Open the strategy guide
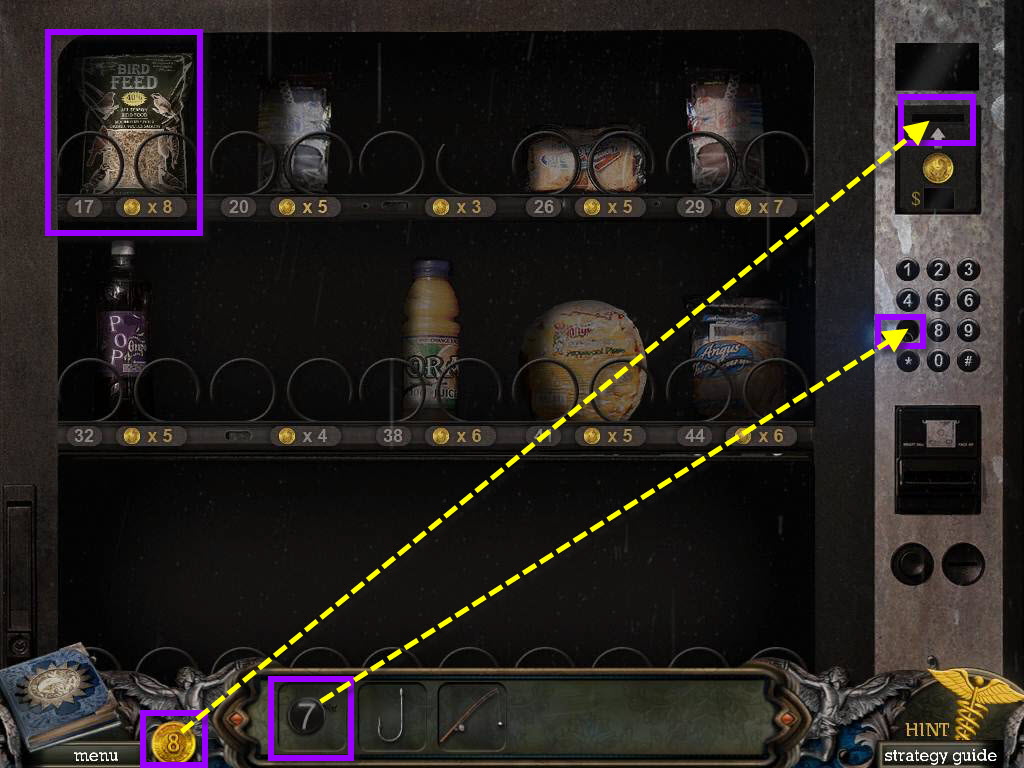1024x768 pixels. tap(940, 755)
